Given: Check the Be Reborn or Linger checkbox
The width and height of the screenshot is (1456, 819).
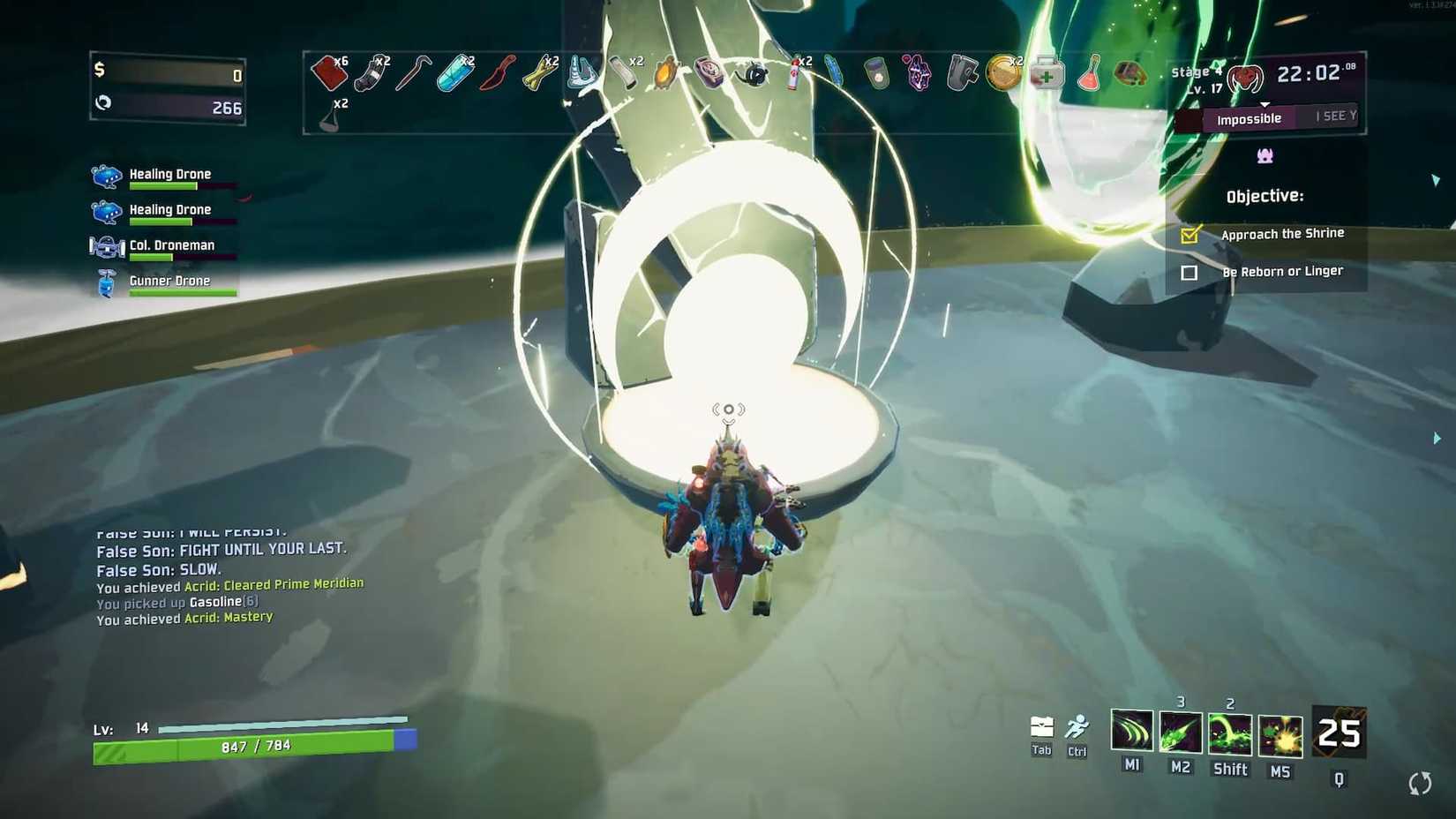Looking at the screenshot, I should pos(1189,273).
